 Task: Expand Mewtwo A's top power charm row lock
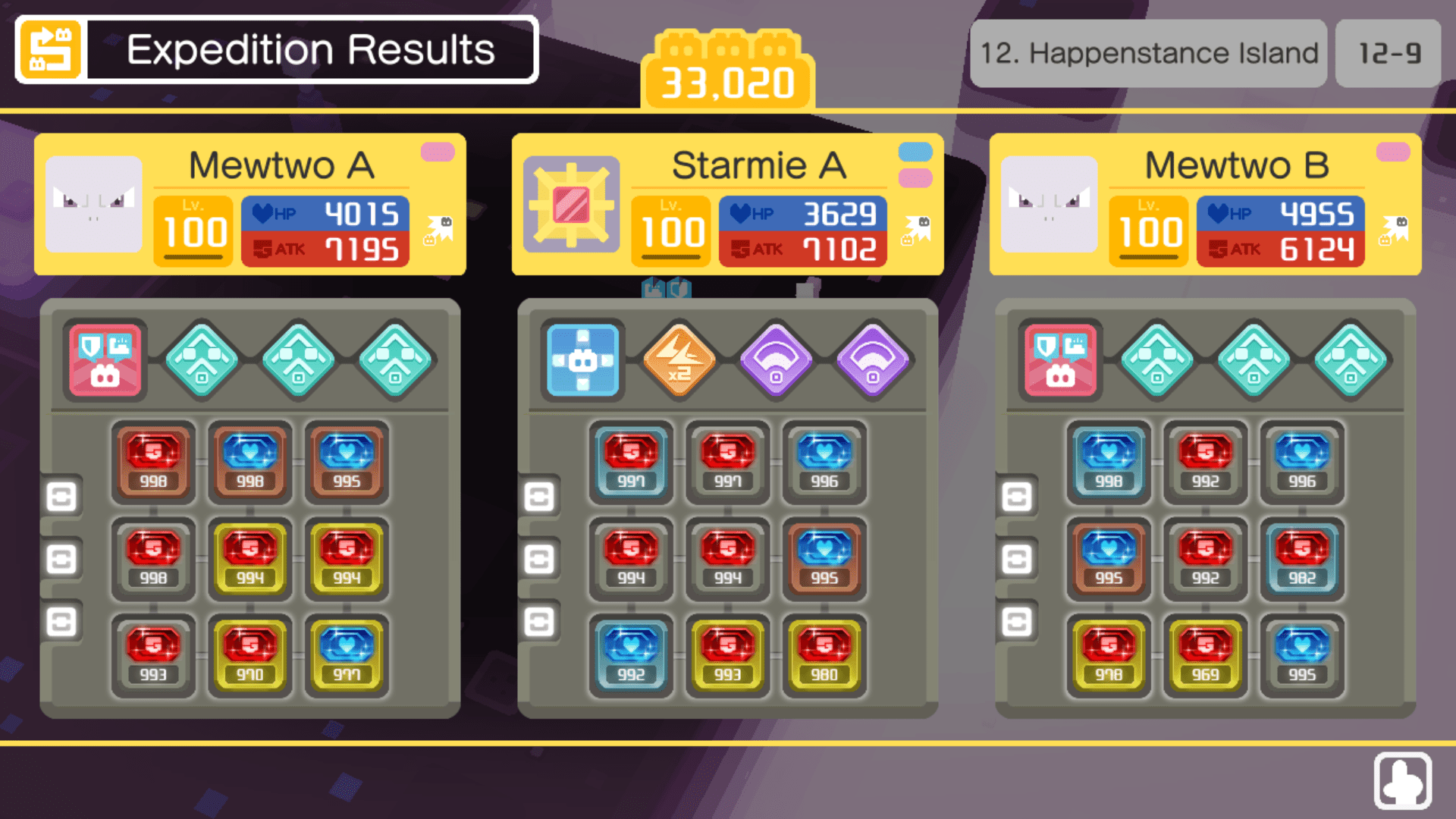62,496
